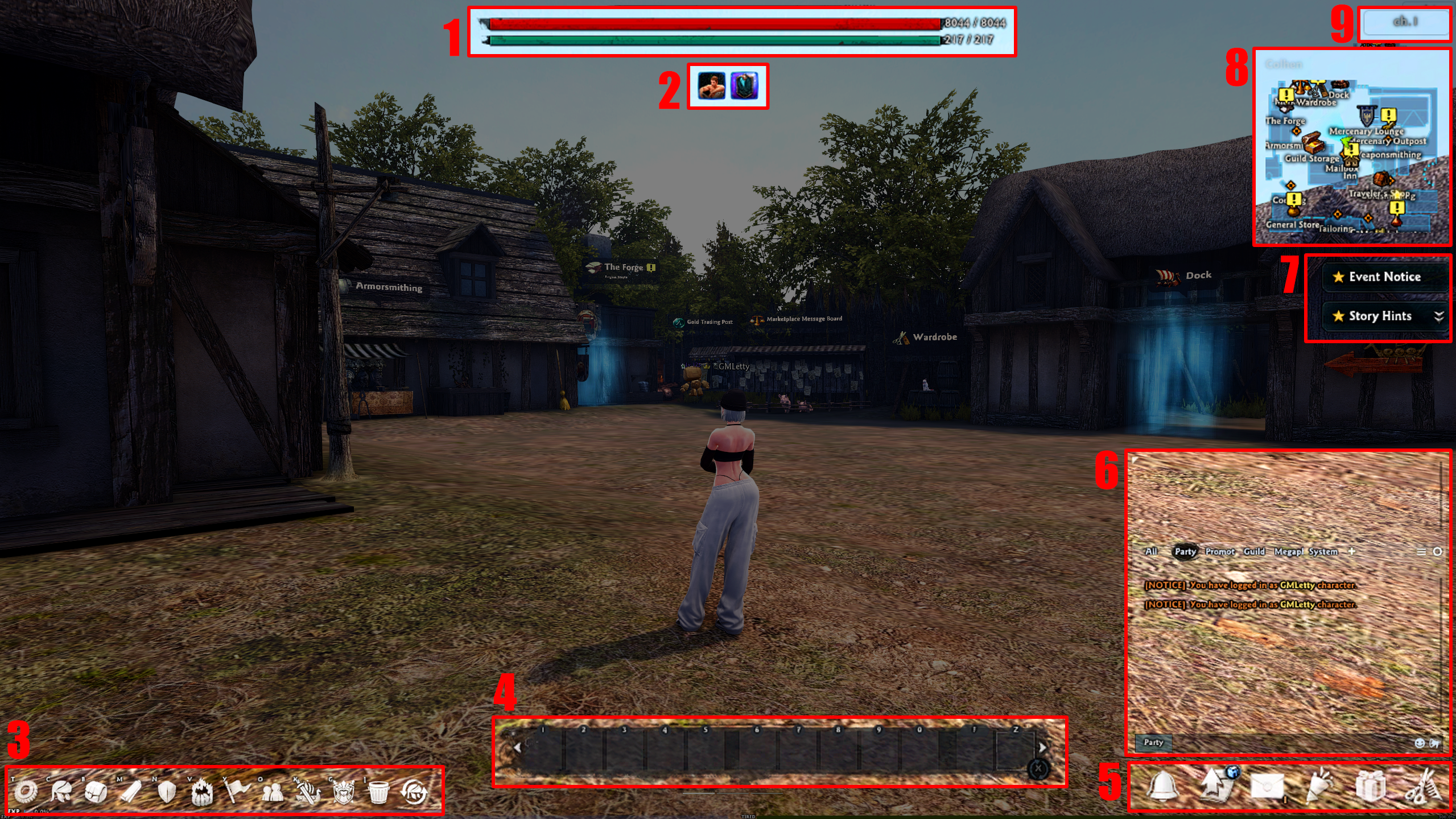Open the channel selector button

(x=1405, y=23)
